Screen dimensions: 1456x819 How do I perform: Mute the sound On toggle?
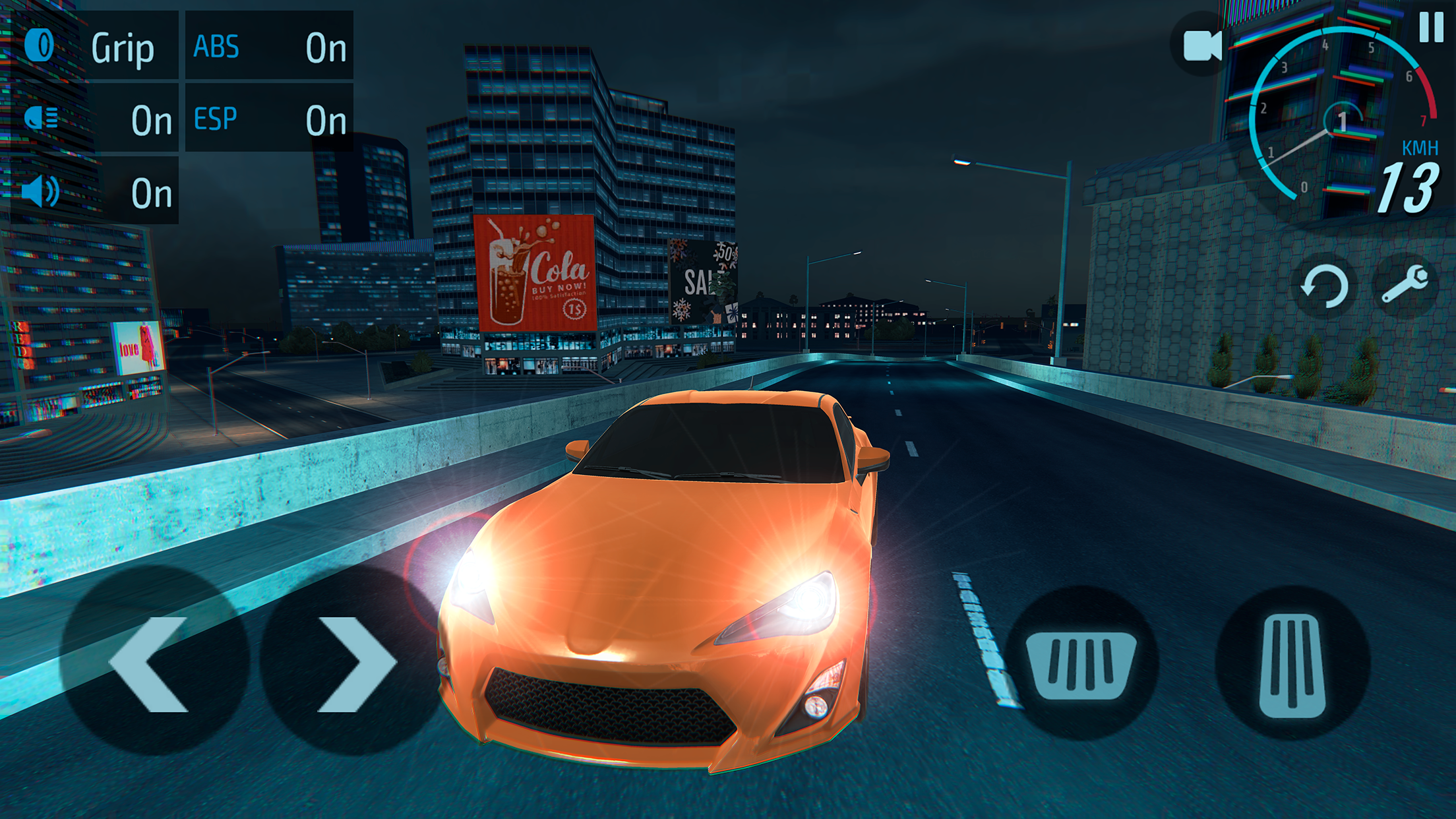point(150,193)
